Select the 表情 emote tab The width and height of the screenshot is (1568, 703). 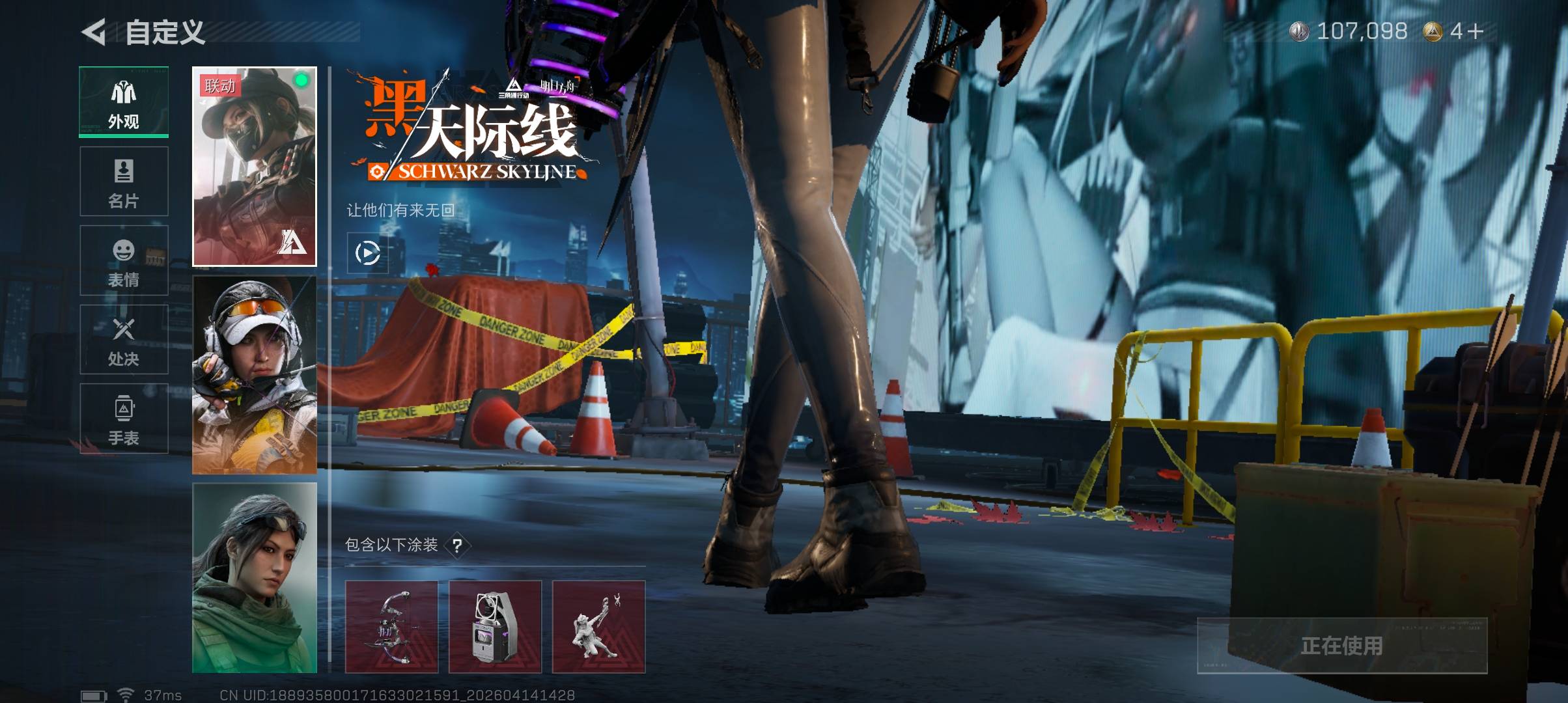[x=124, y=261]
